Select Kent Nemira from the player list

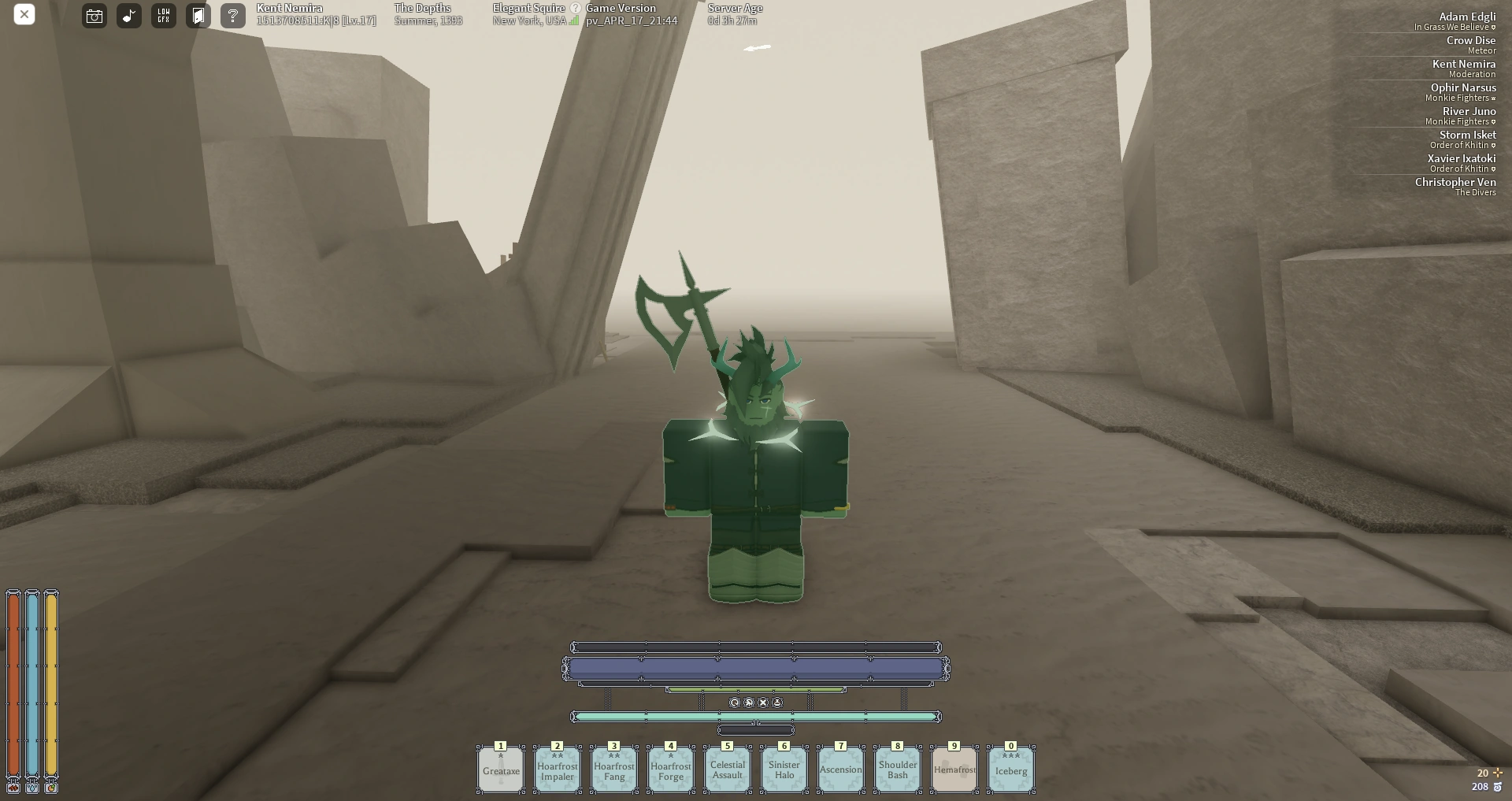tap(1463, 64)
